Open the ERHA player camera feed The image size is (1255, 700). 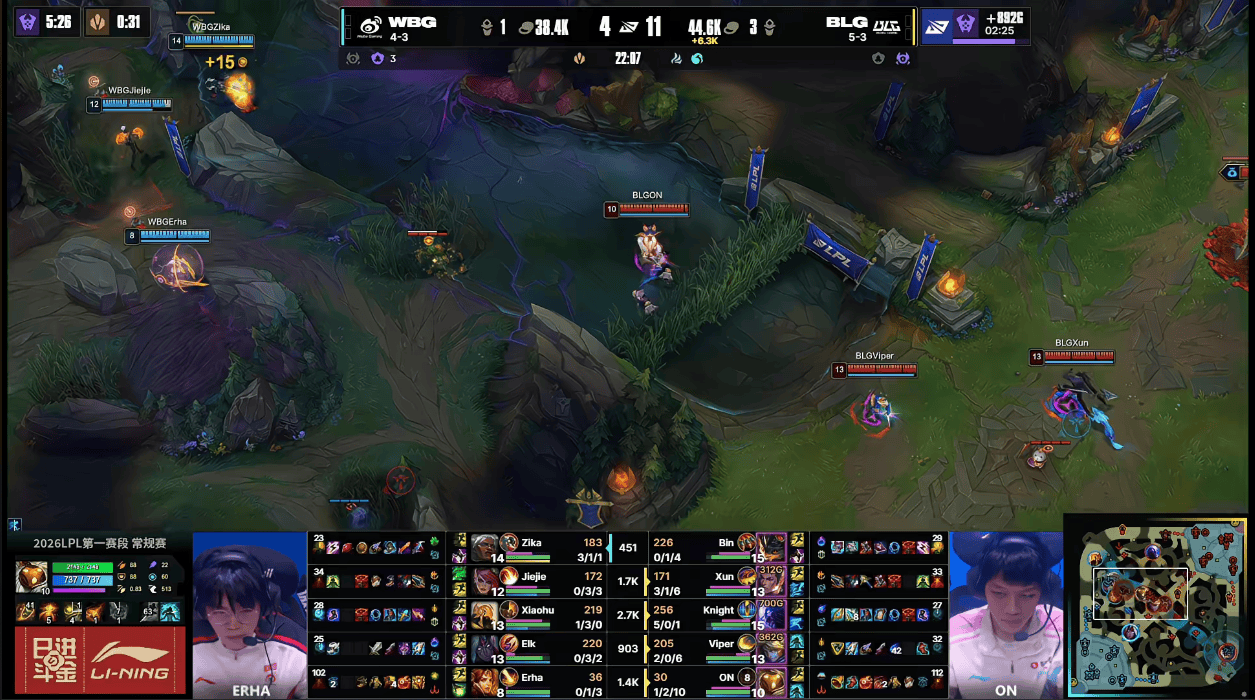click(x=249, y=610)
